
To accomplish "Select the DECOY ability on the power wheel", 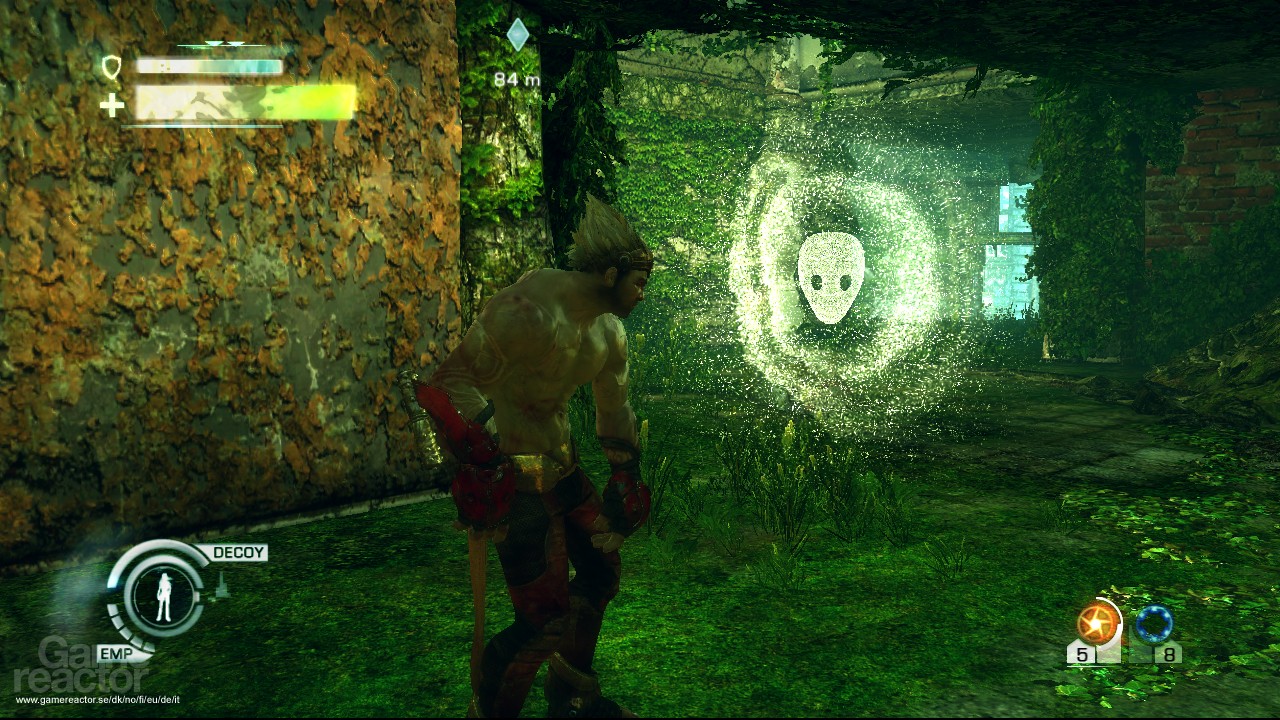I will tap(237, 551).
